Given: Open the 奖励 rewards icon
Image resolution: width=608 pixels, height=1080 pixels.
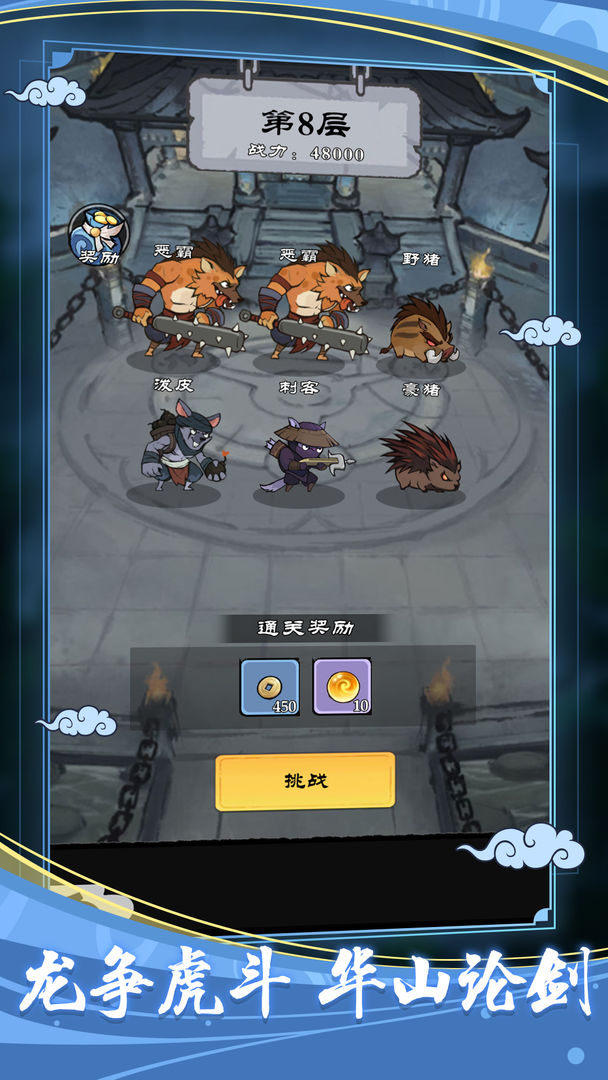Looking at the screenshot, I should (x=98, y=236).
